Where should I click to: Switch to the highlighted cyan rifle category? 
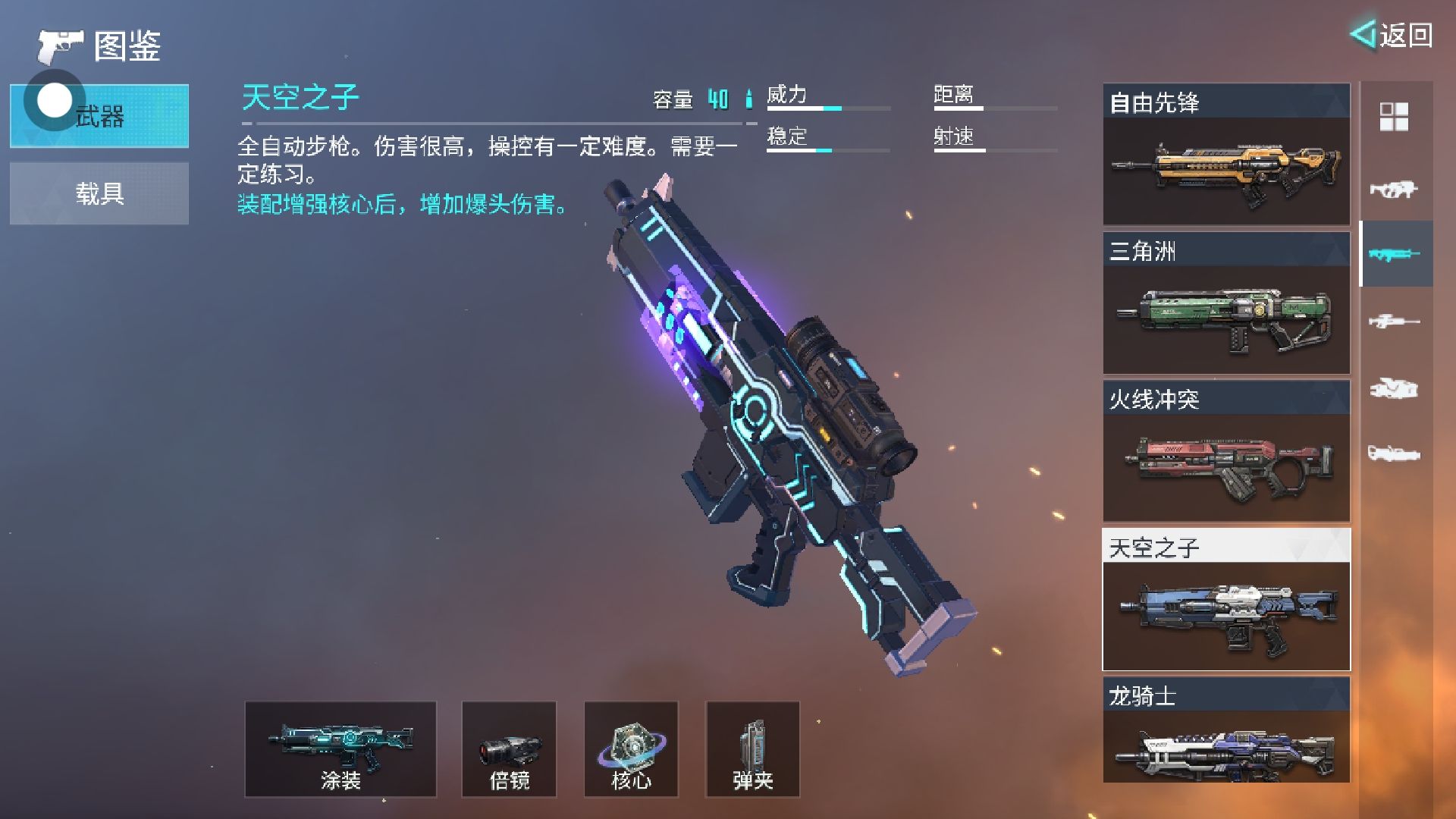point(1394,254)
